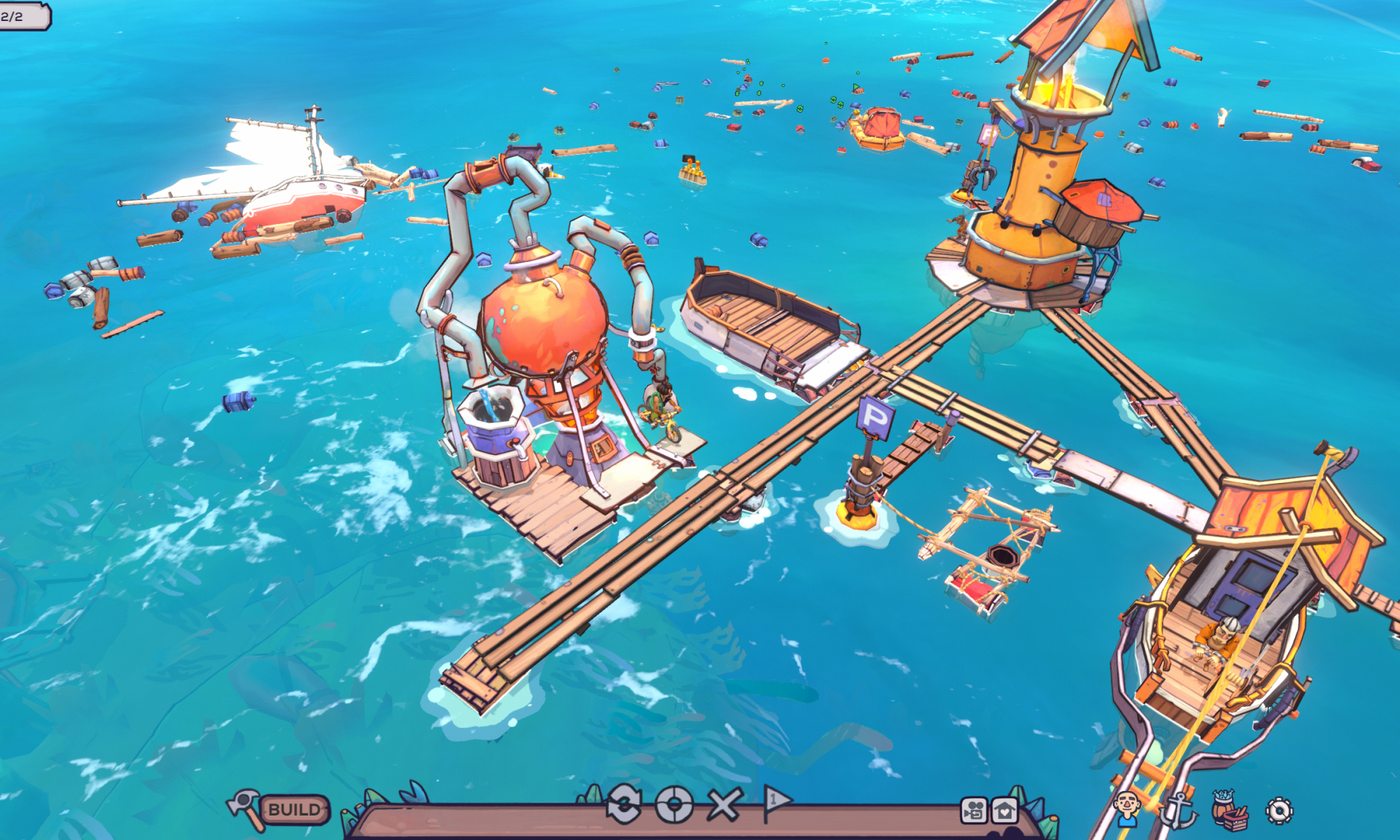Open settings with the gear icon
The width and height of the screenshot is (1400, 840).
click(x=1280, y=811)
